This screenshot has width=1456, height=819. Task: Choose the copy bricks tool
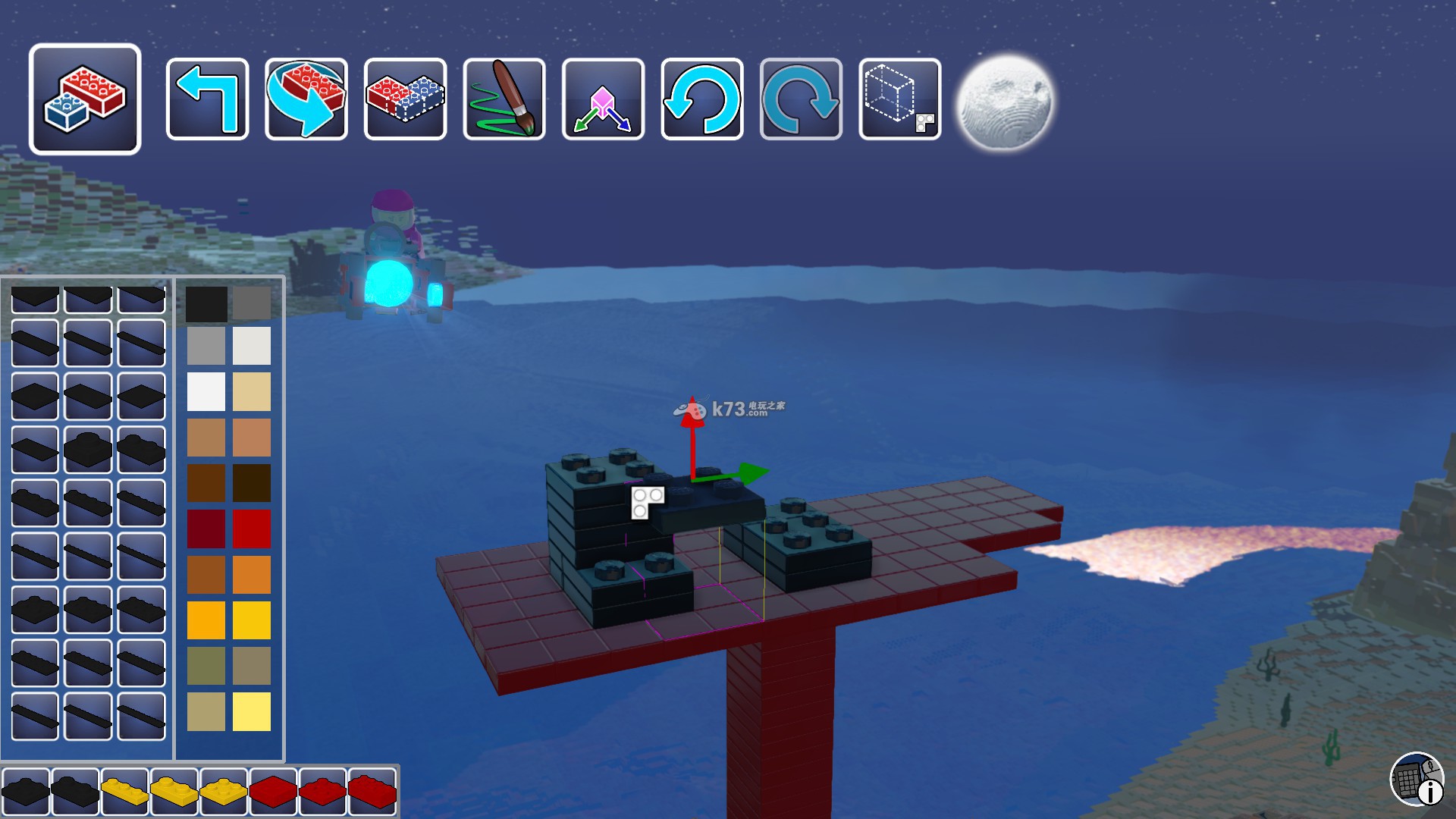point(405,99)
